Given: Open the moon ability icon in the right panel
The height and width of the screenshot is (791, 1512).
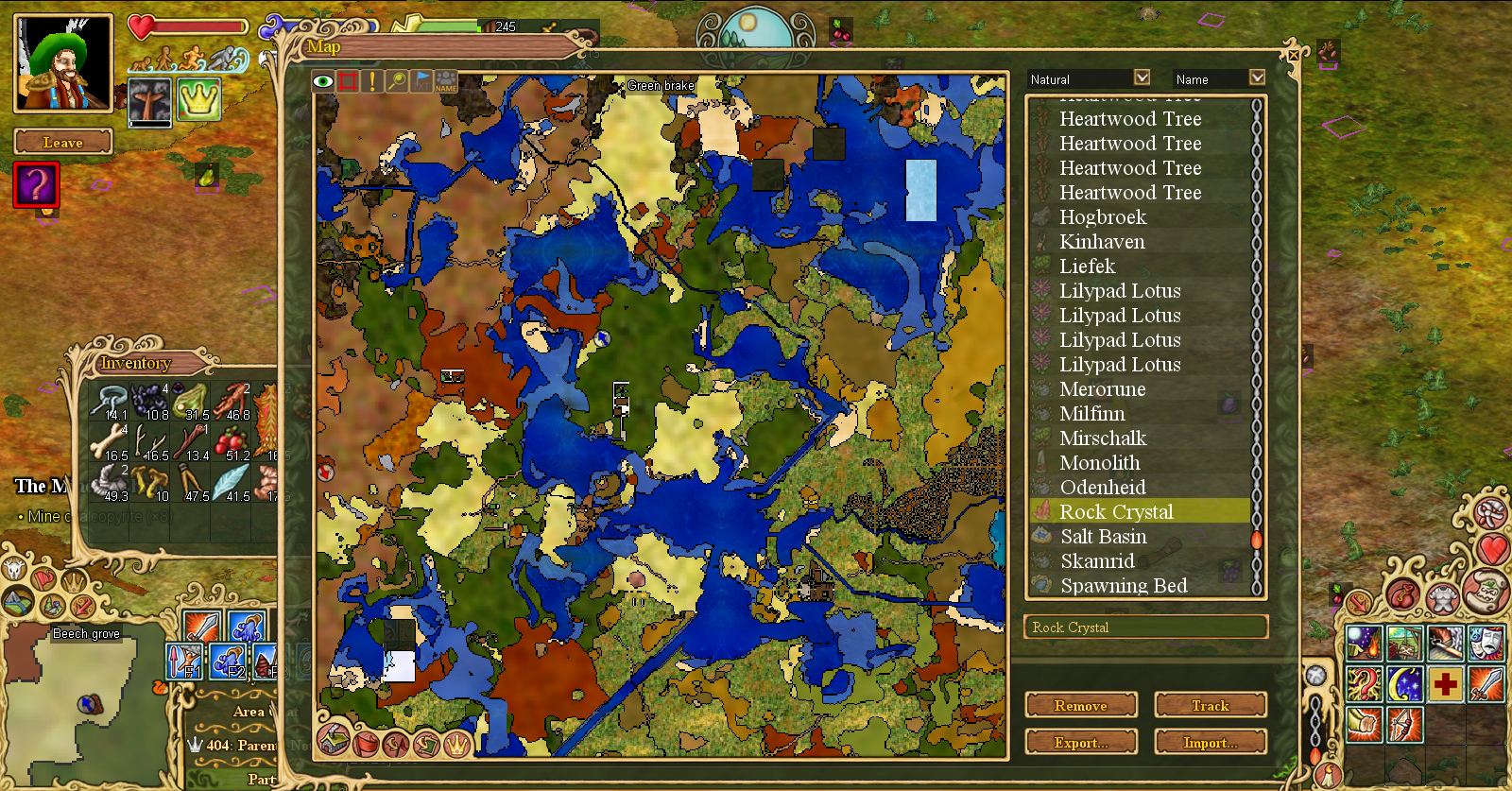Looking at the screenshot, I should 1404,683.
